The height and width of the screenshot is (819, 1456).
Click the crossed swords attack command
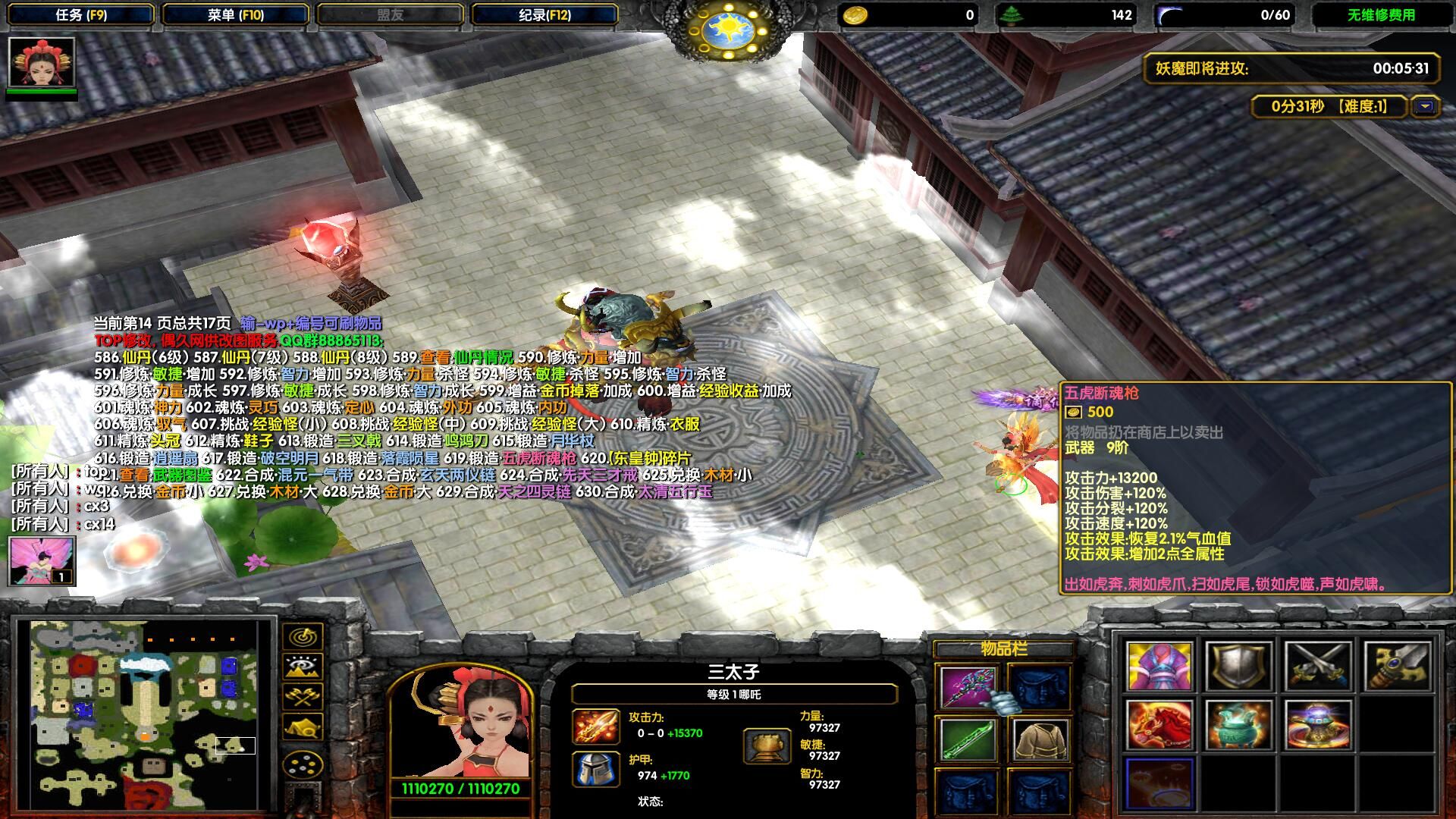click(x=1318, y=667)
